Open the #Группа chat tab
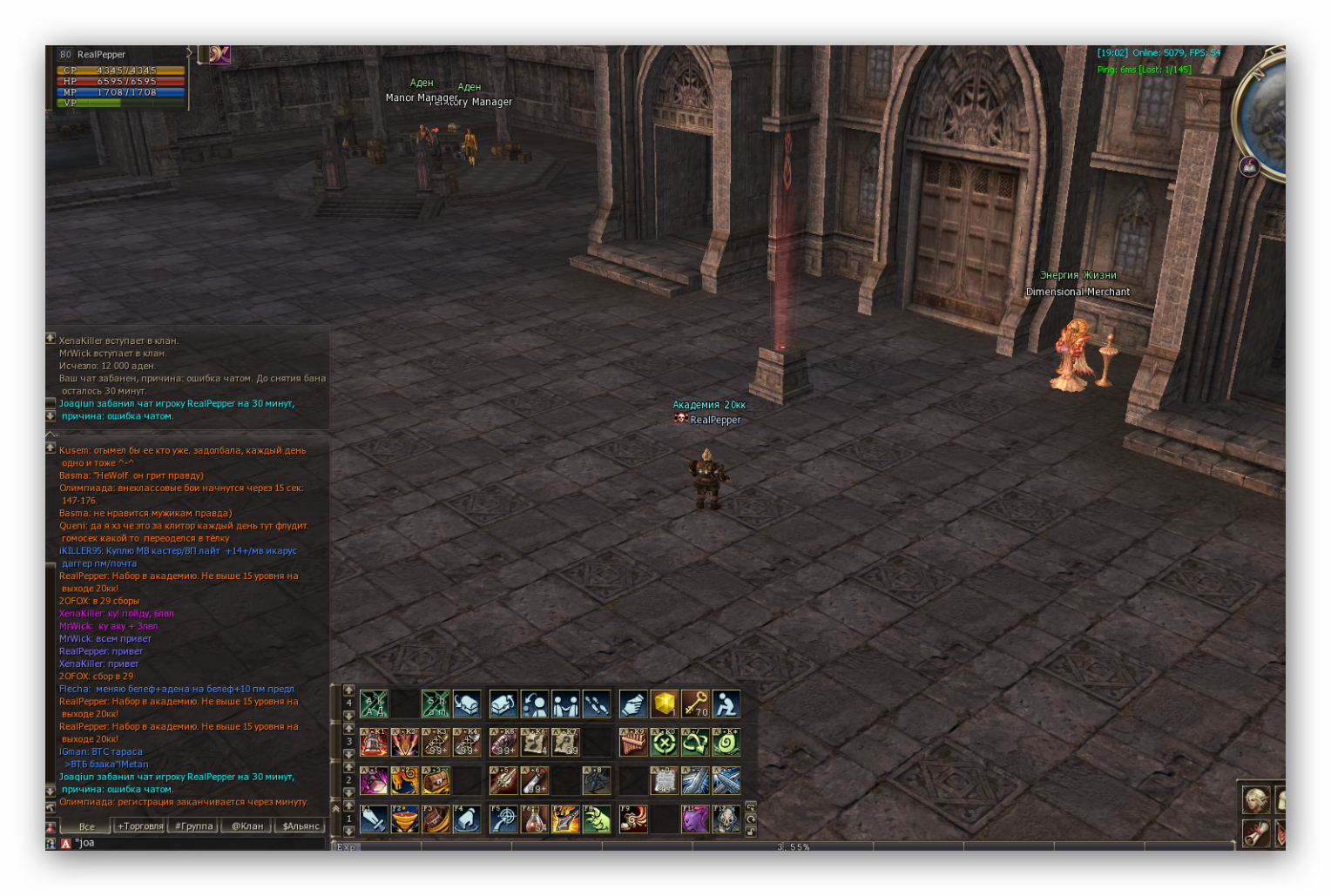1331x896 pixels. [x=193, y=826]
